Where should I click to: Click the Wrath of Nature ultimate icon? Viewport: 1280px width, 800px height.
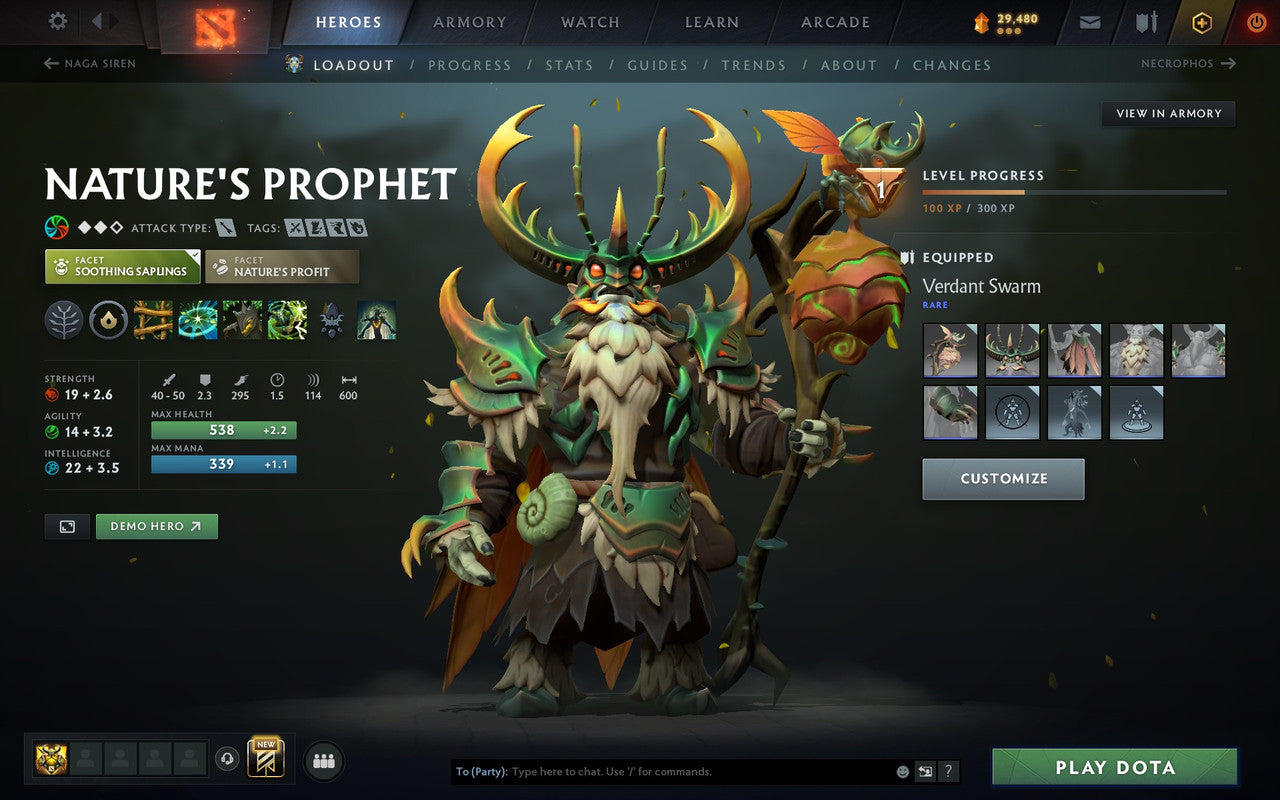point(287,320)
